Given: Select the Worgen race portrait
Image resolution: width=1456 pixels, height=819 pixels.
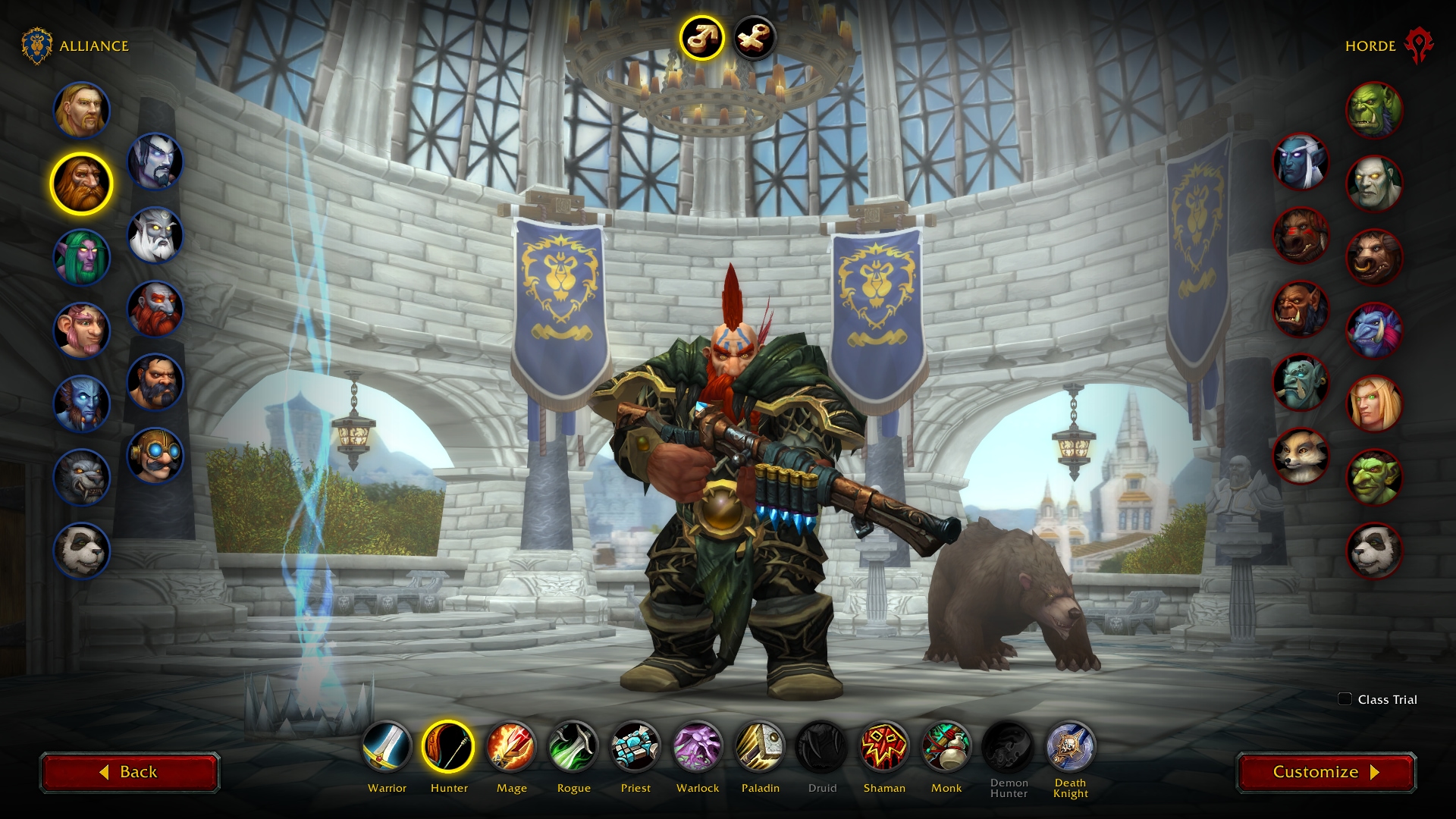Looking at the screenshot, I should click(81, 478).
